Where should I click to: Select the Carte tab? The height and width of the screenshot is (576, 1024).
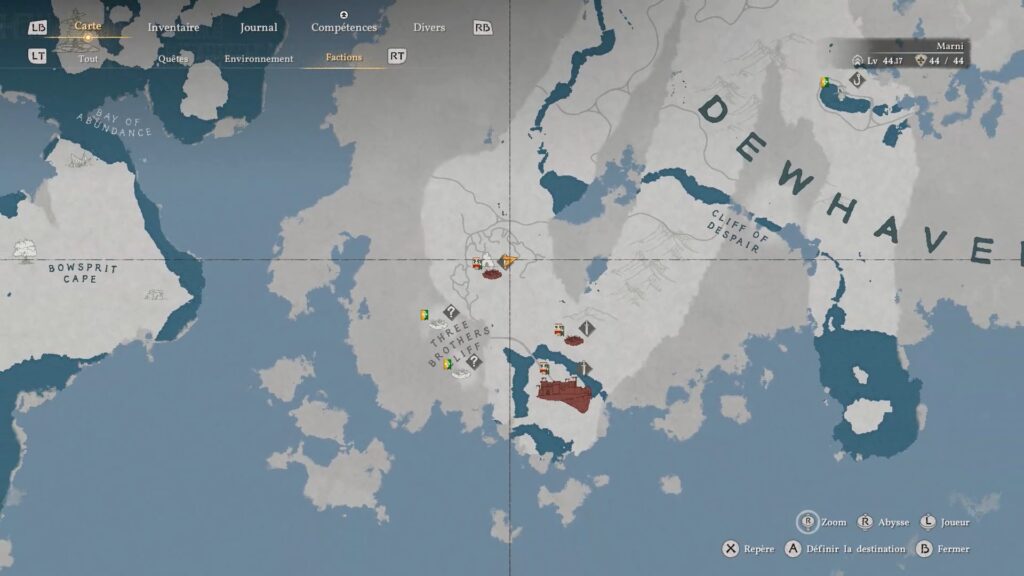pyautogui.click(x=88, y=26)
